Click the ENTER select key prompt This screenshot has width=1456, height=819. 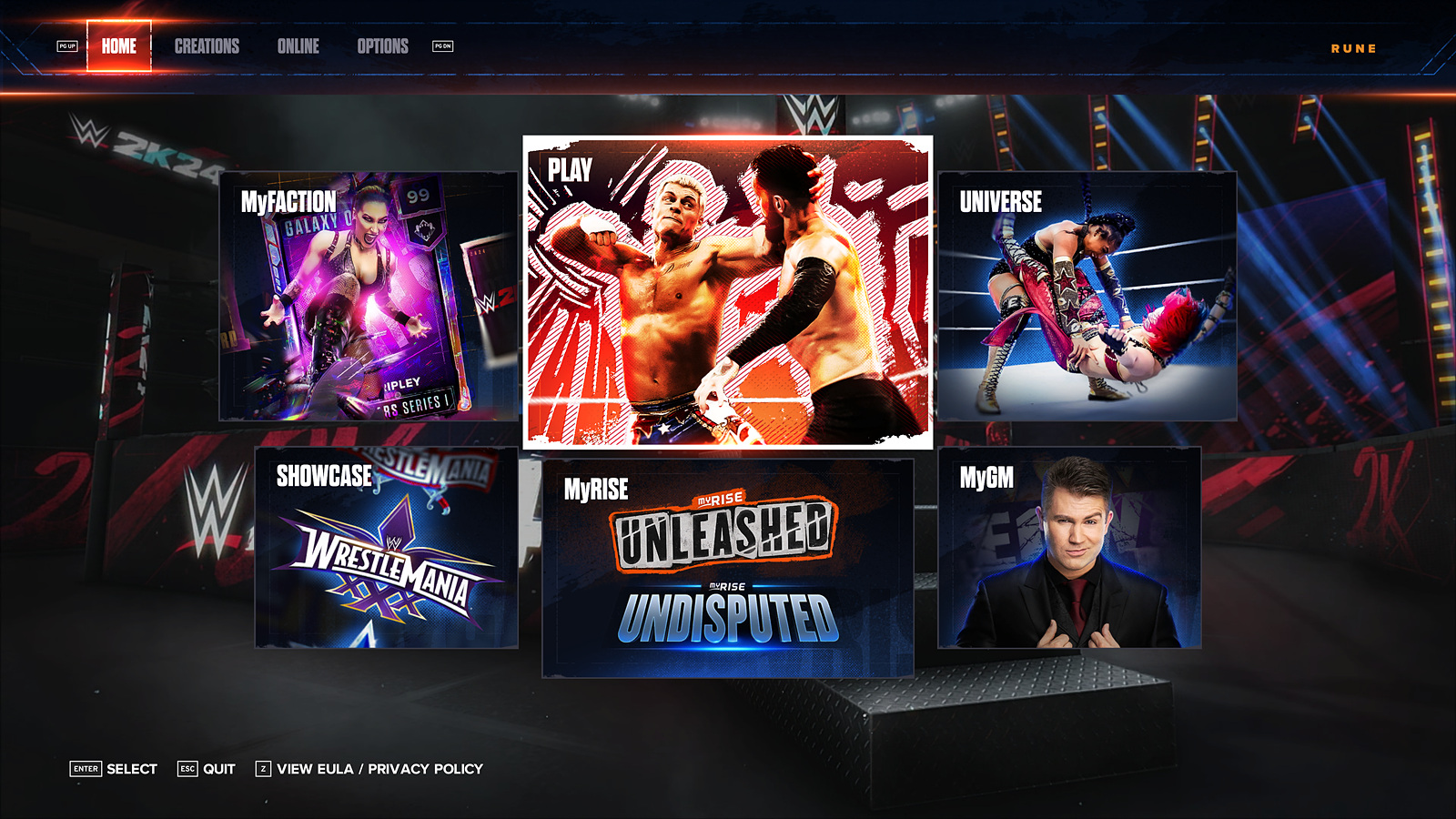tap(86, 769)
